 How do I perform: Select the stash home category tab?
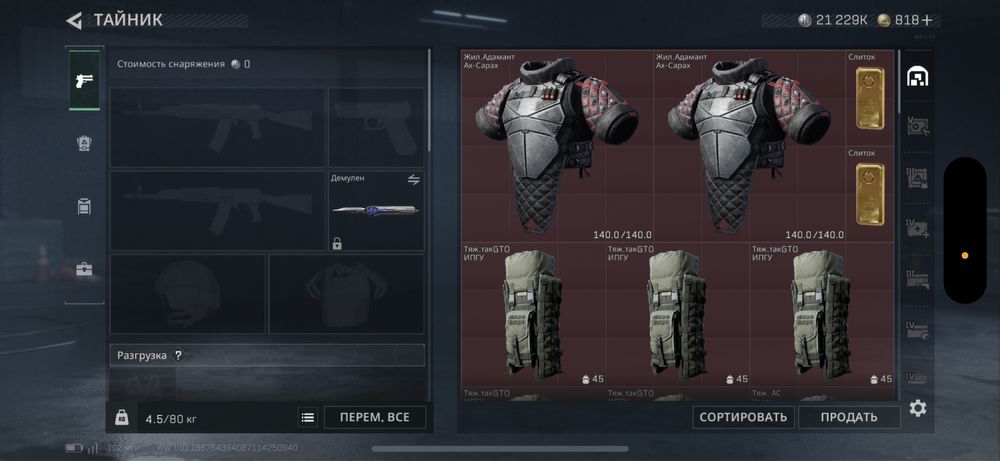pos(918,78)
